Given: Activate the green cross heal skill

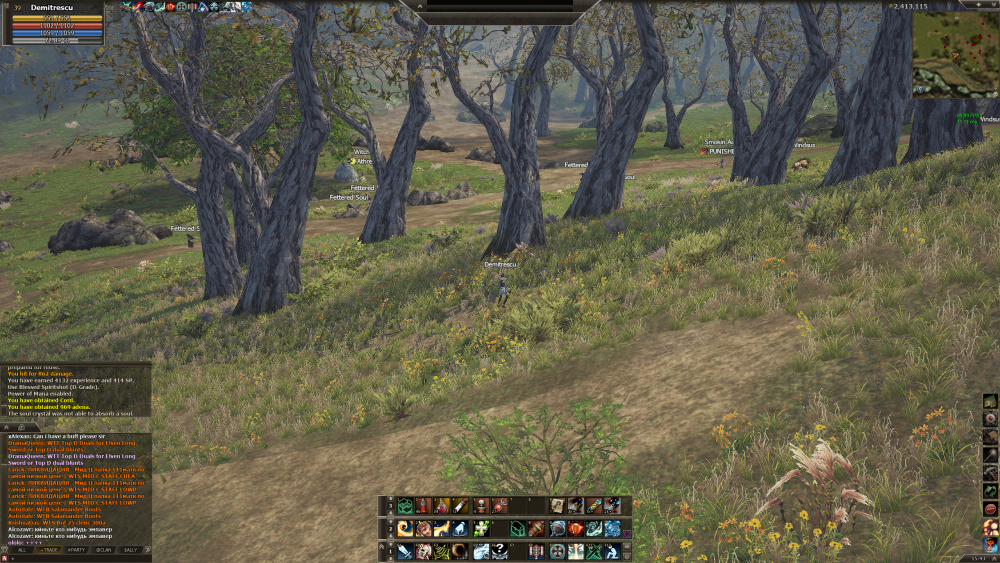Looking at the screenshot, I should coord(480,529).
